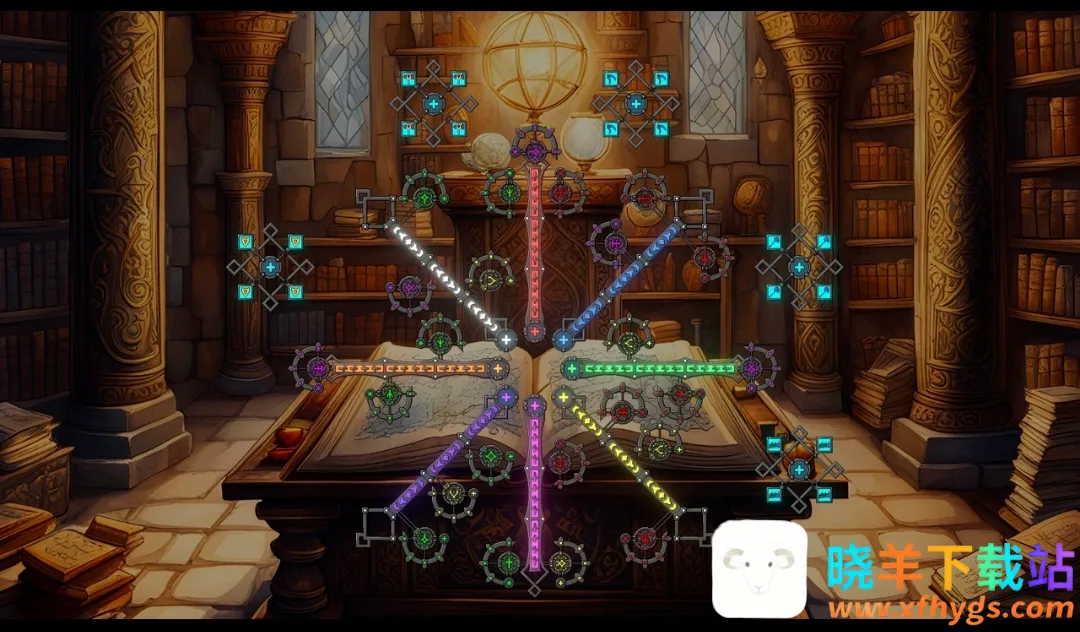Open the cyan plus node among the scythe icons
The height and width of the screenshot is (632, 1080).
636,103
